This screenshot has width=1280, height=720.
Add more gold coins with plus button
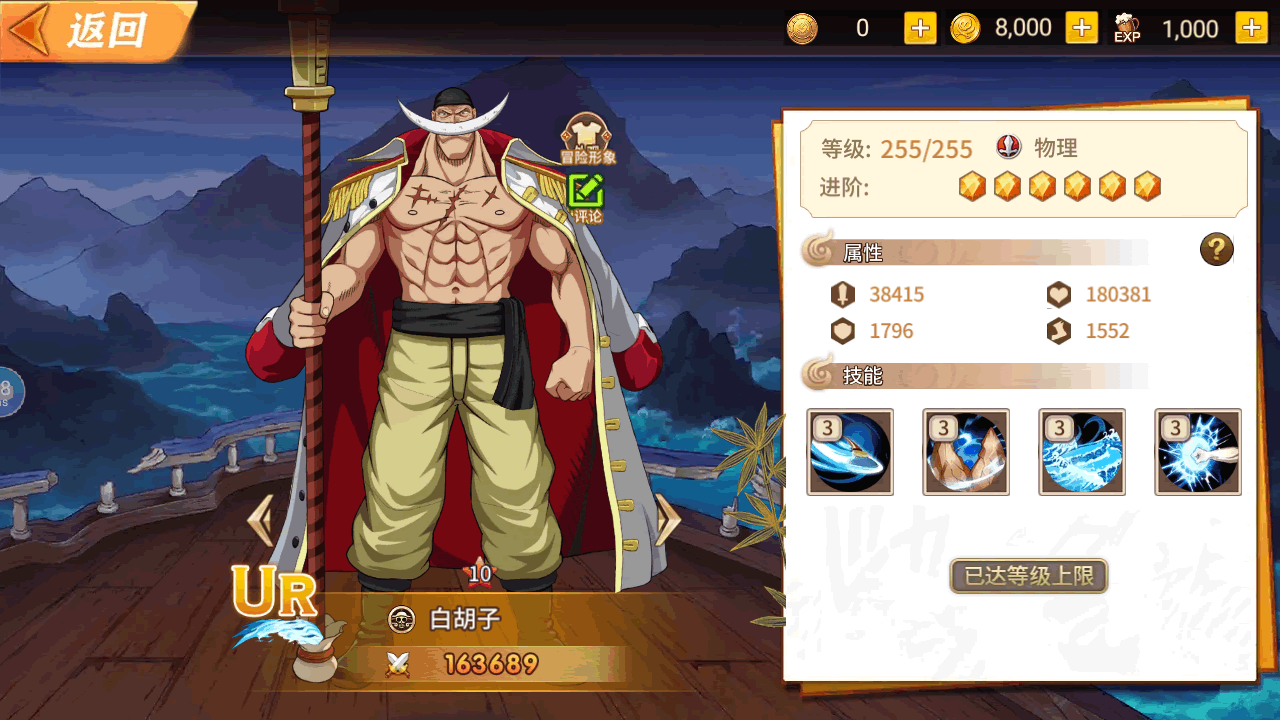1082,28
